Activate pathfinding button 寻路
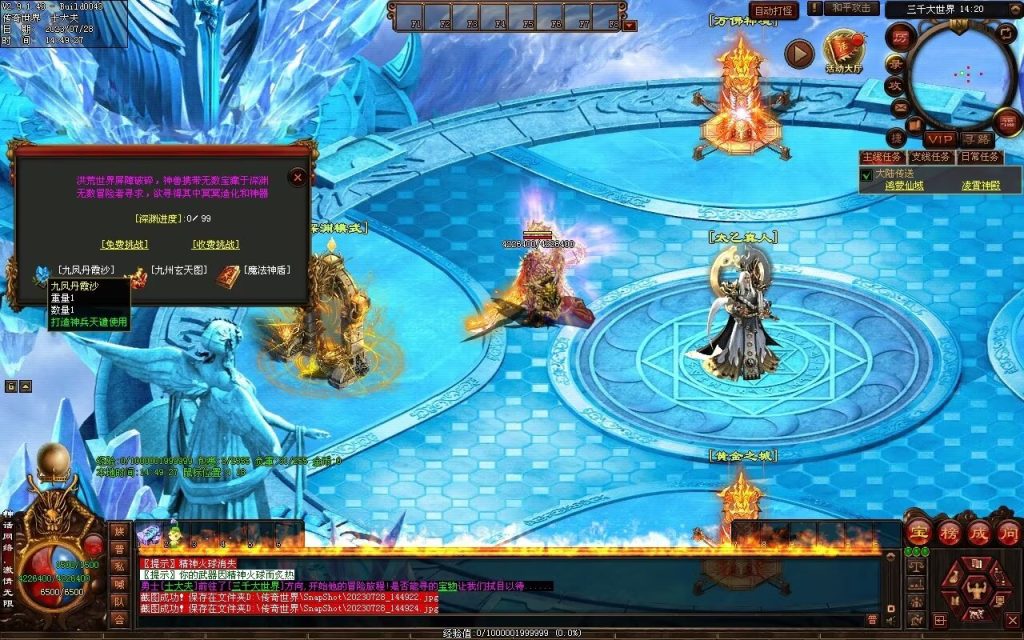Image resolution: width=1024 pixels, height=640 pixels. click(x=975, y=139)
